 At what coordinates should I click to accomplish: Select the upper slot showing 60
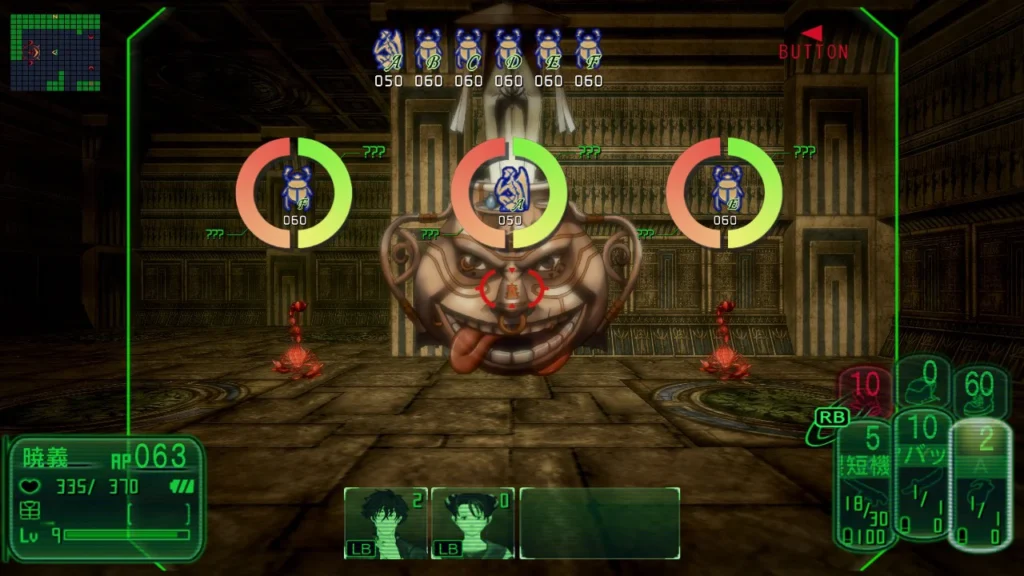[979, 388]
